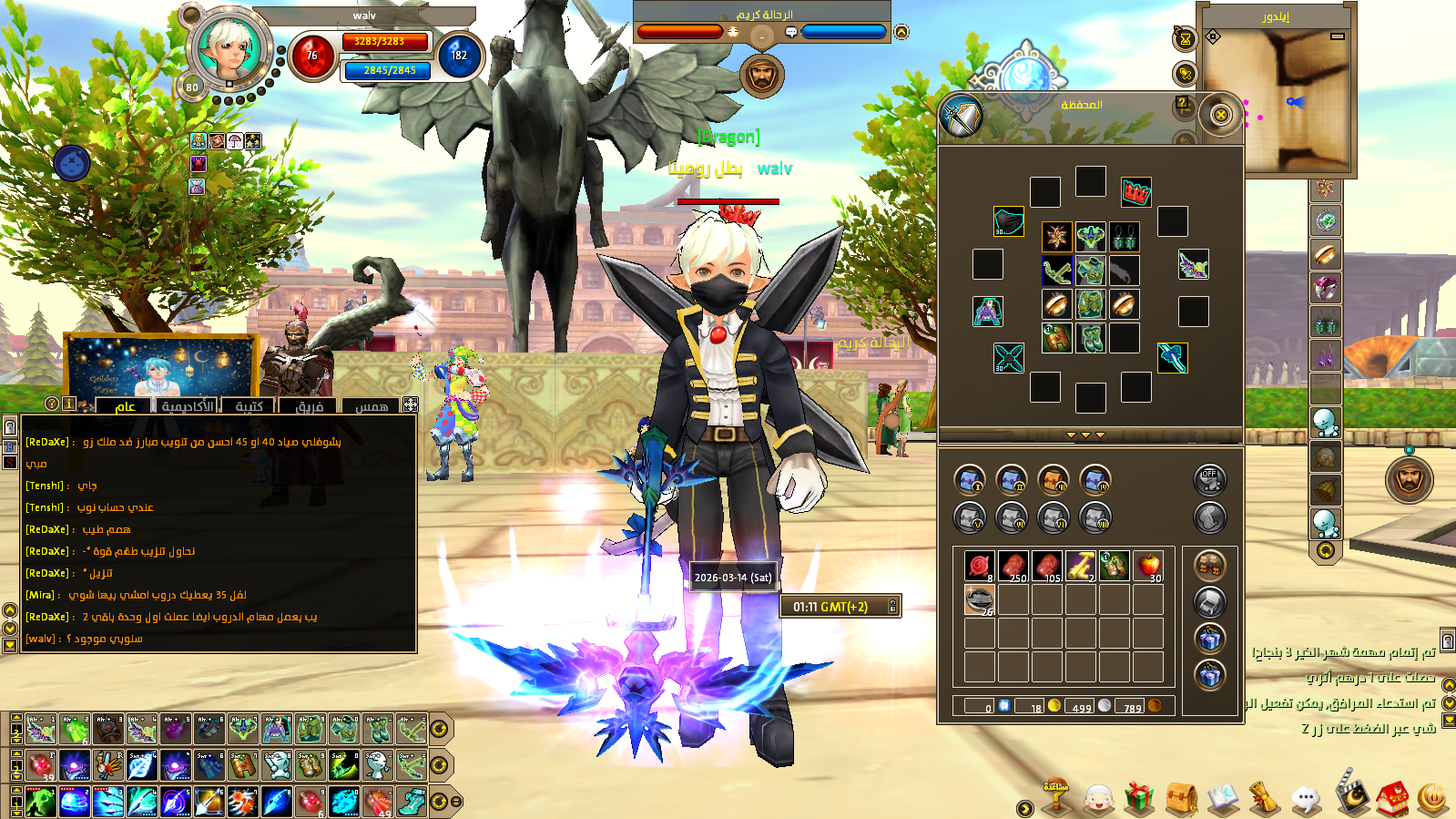
Task: Open the speech bubble chat menu icon
Action: point(1305,799)
